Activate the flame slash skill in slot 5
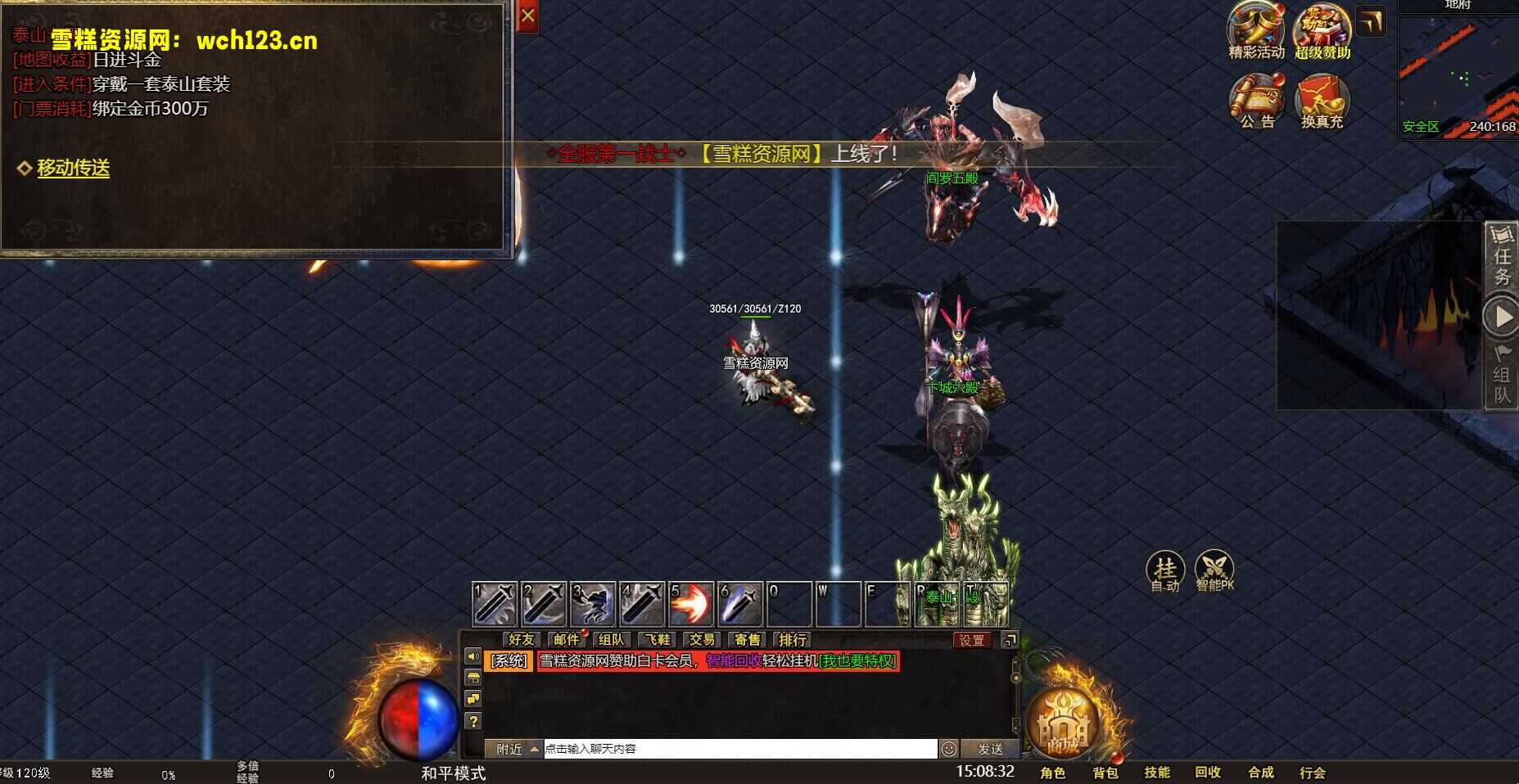 [691, 605]
